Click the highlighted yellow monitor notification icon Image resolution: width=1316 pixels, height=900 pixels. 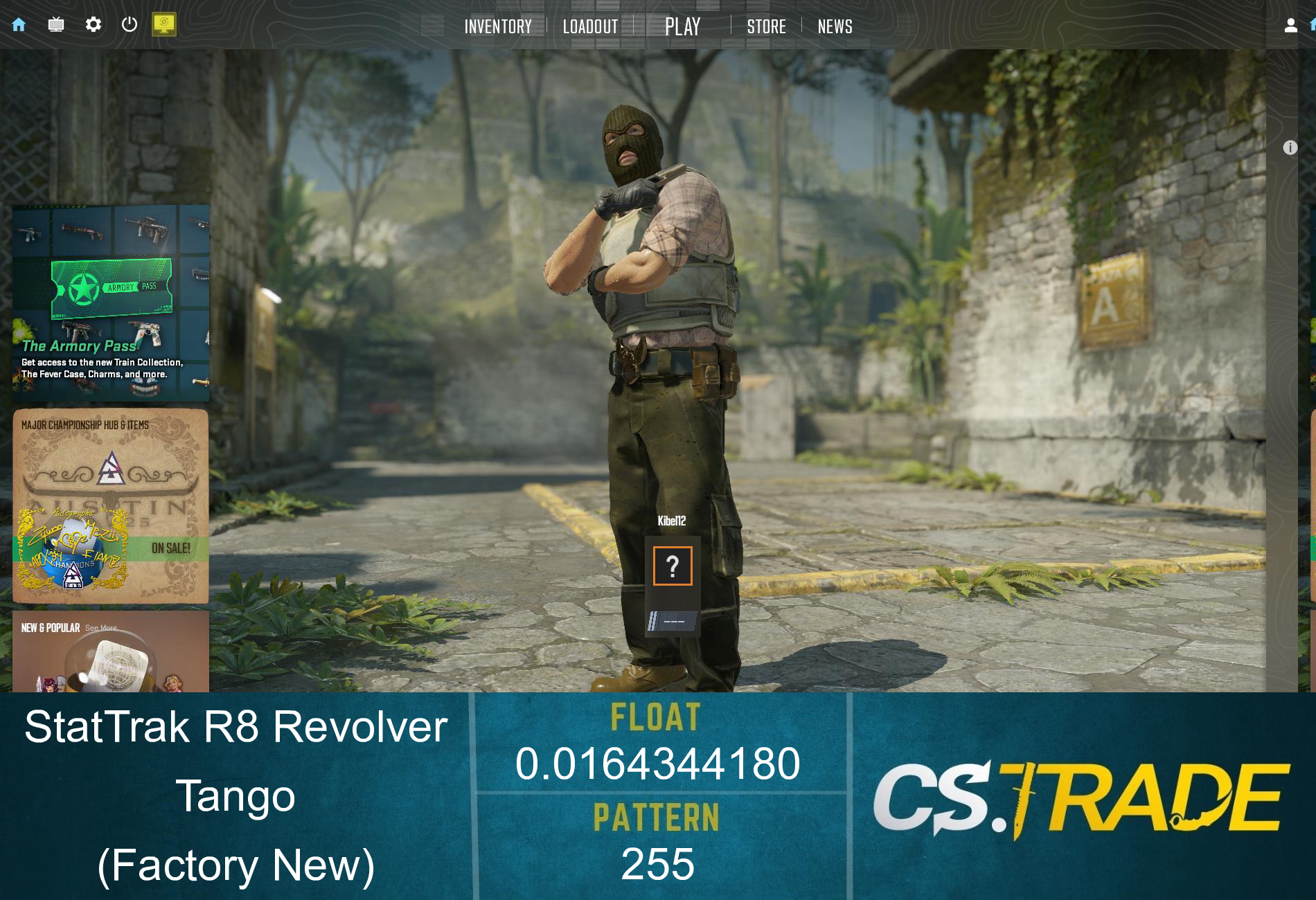click(166, 24)
